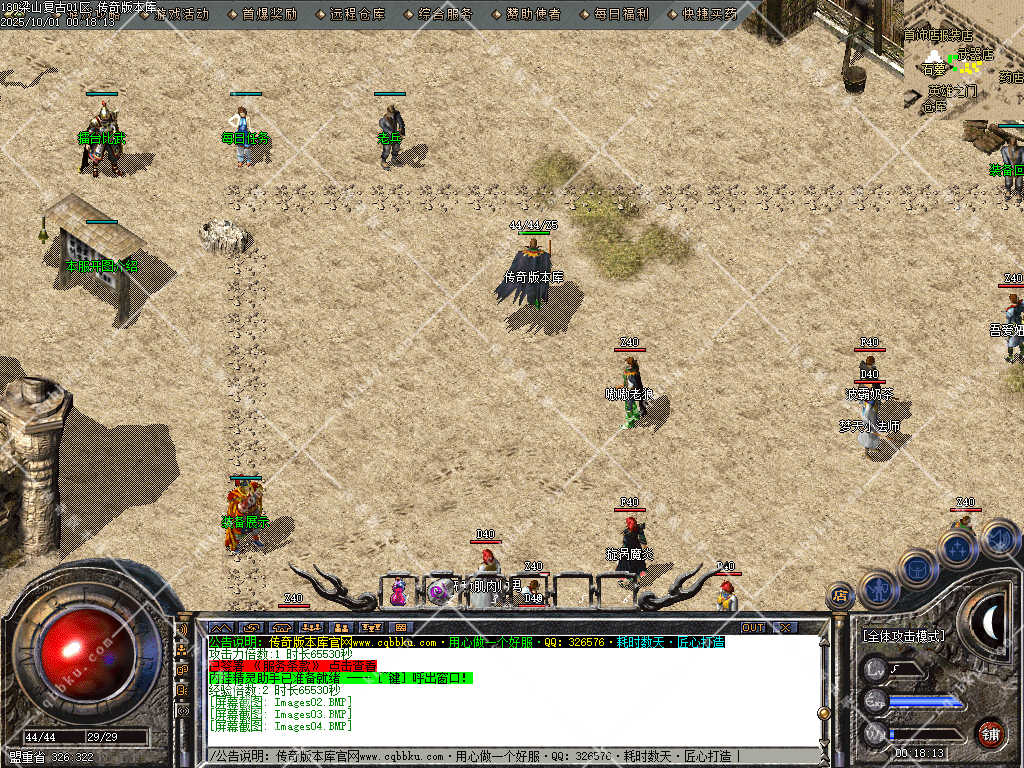Open the 快捷买药 quick potion shop
The width and height of the screenshot is (1024, 768).
coord(709,14)
